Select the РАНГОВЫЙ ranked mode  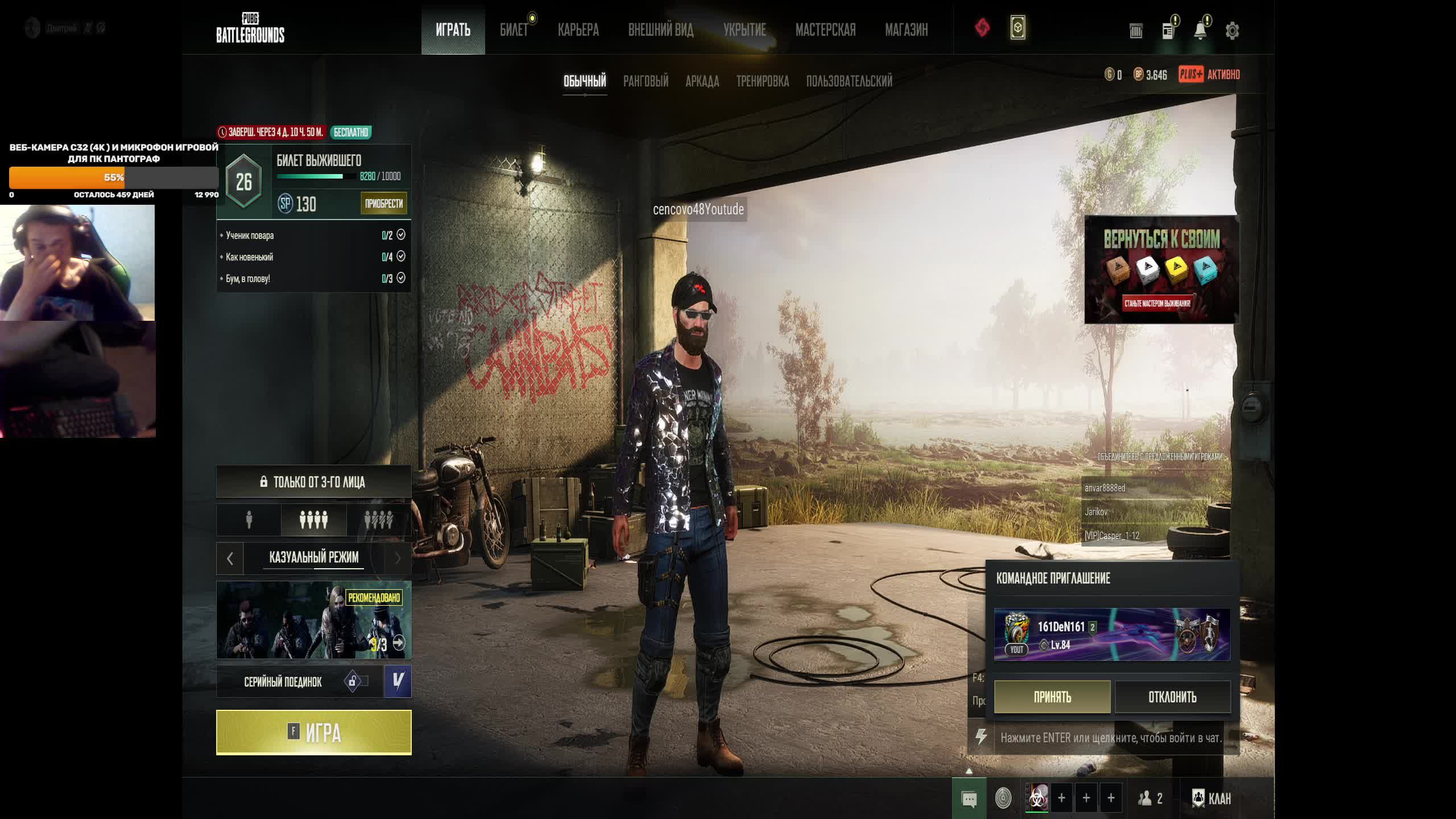tap(646, 81)
